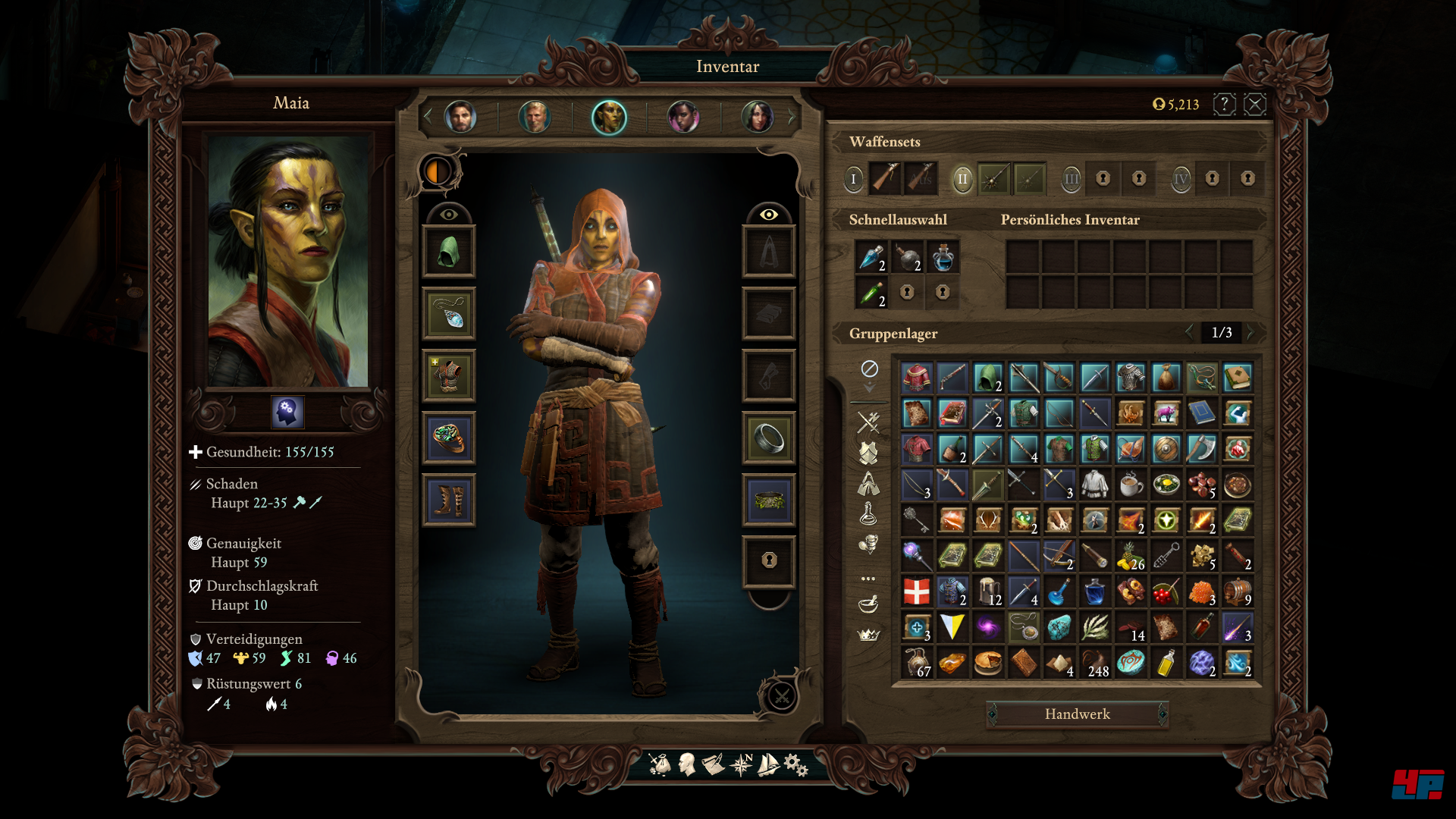Open the Handwerk crafting menu

[x=1077, y=714]
